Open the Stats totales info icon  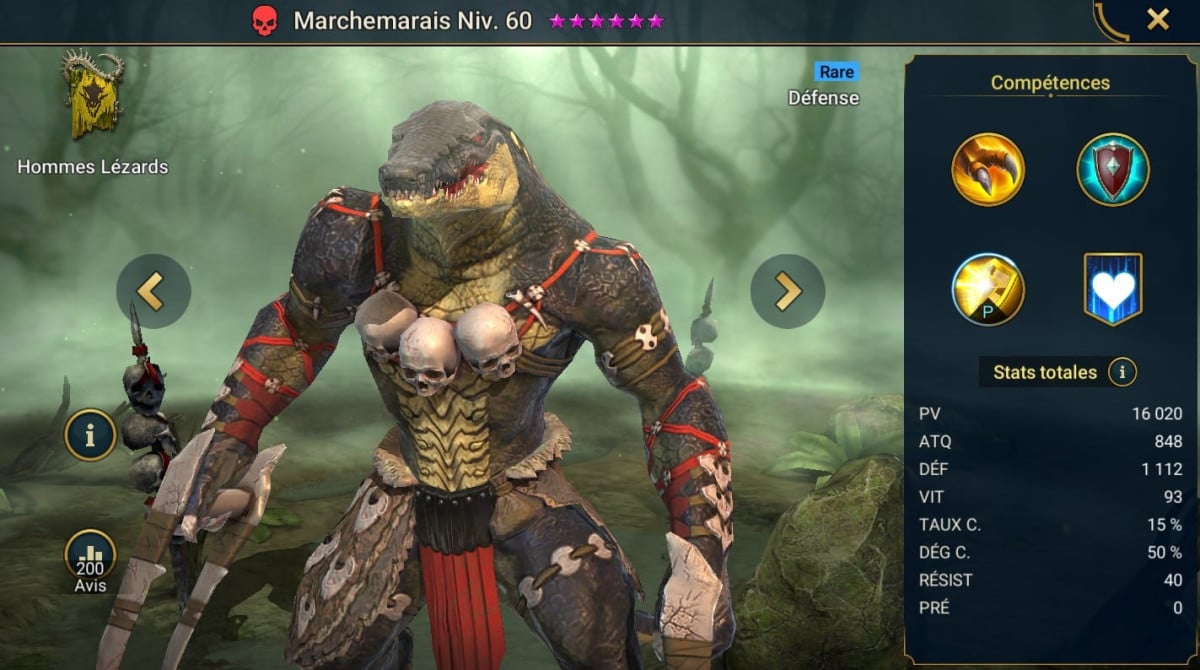[1122, 373]
